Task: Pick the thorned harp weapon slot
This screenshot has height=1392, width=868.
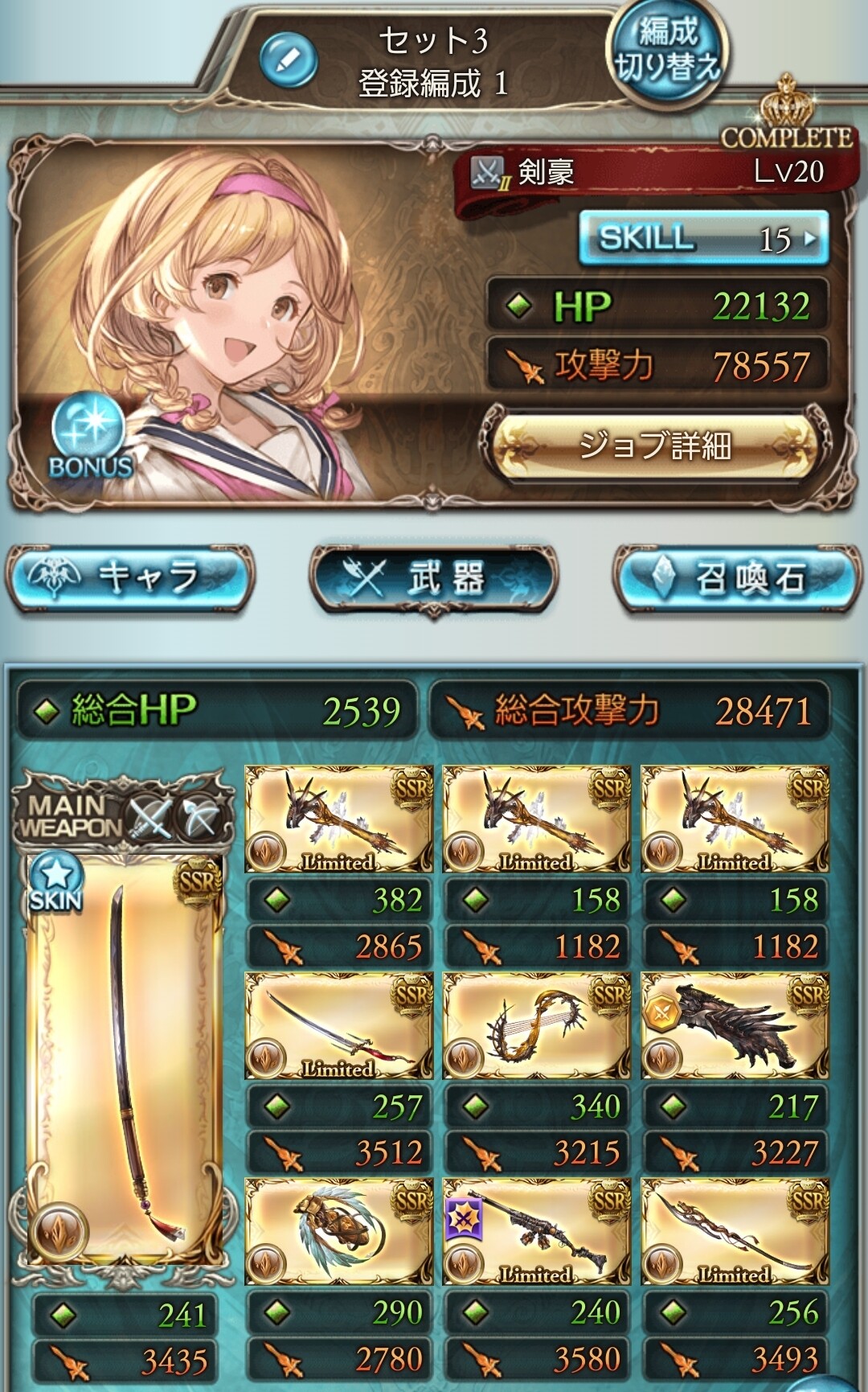Action: pos(536,1025)
